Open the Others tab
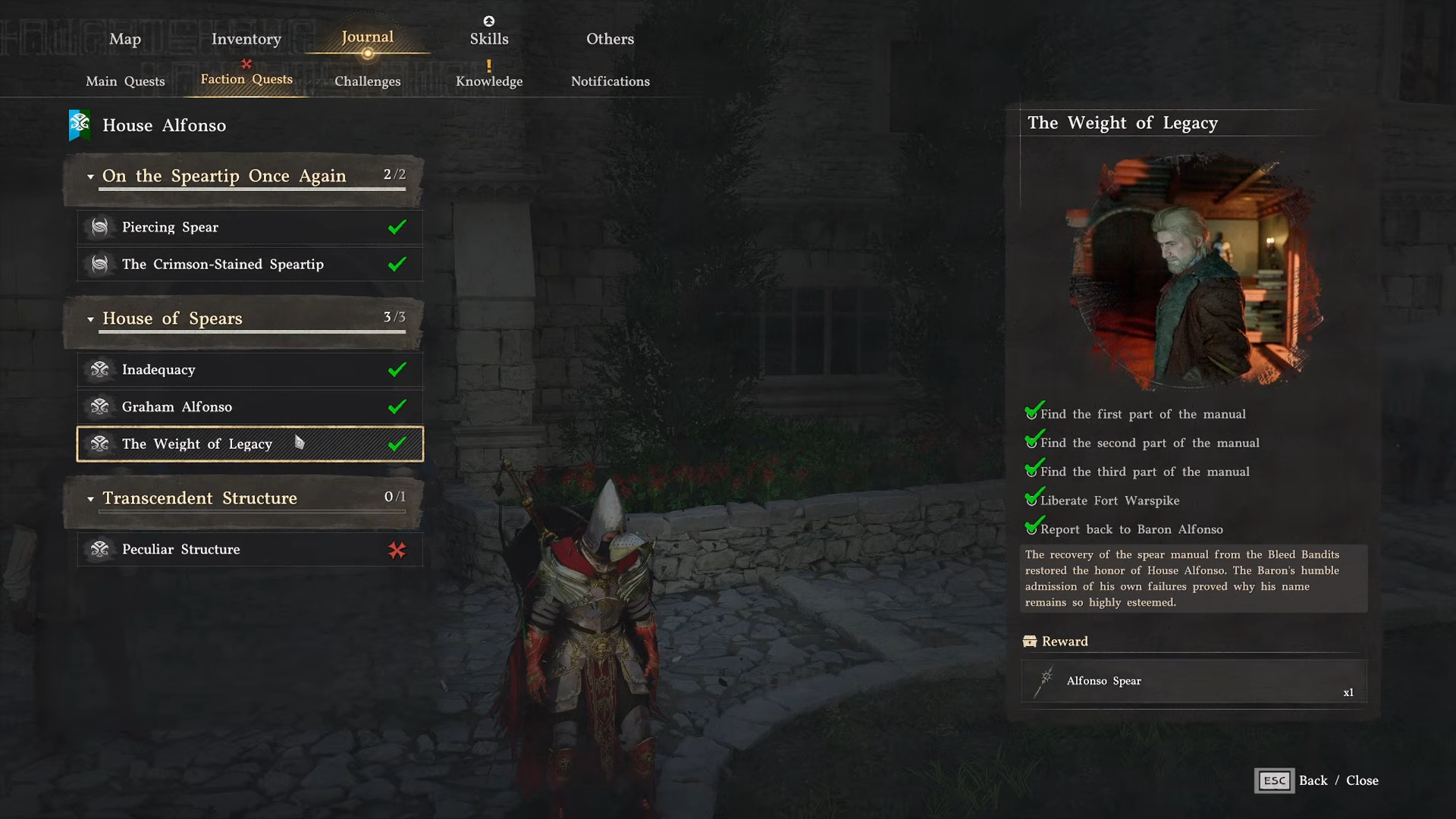The image size is (1456, 819). click(610, 39)
